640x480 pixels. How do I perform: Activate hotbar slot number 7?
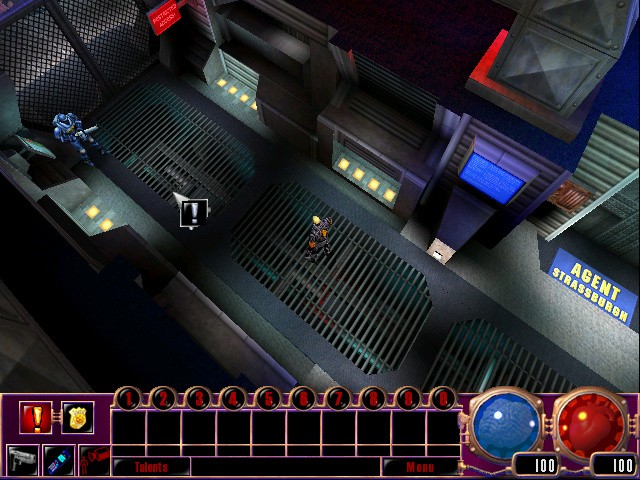pos(337,398)
